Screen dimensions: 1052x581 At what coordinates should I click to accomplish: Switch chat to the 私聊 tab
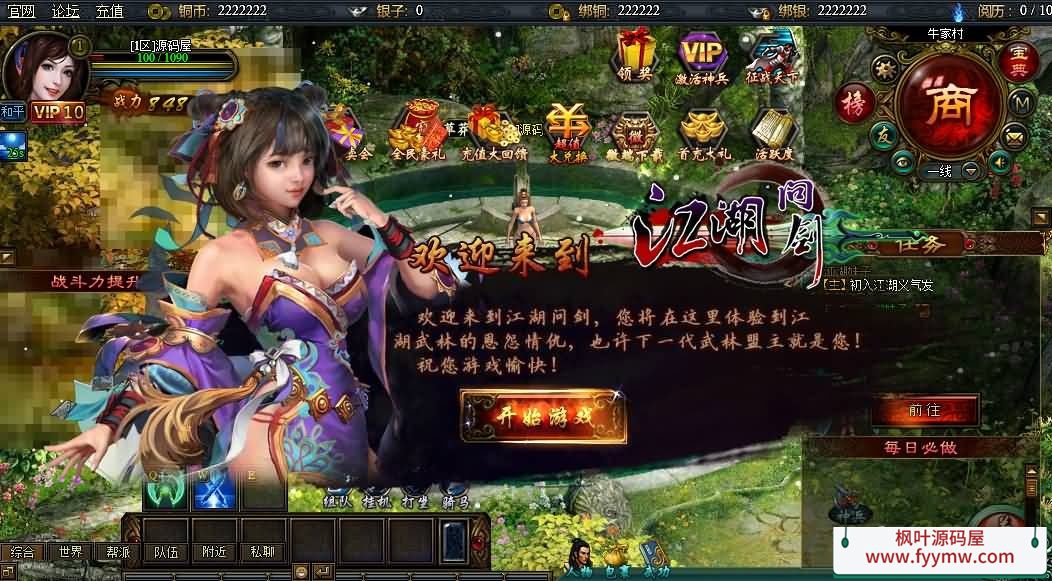pyautogui.click(x=262, y=552)
